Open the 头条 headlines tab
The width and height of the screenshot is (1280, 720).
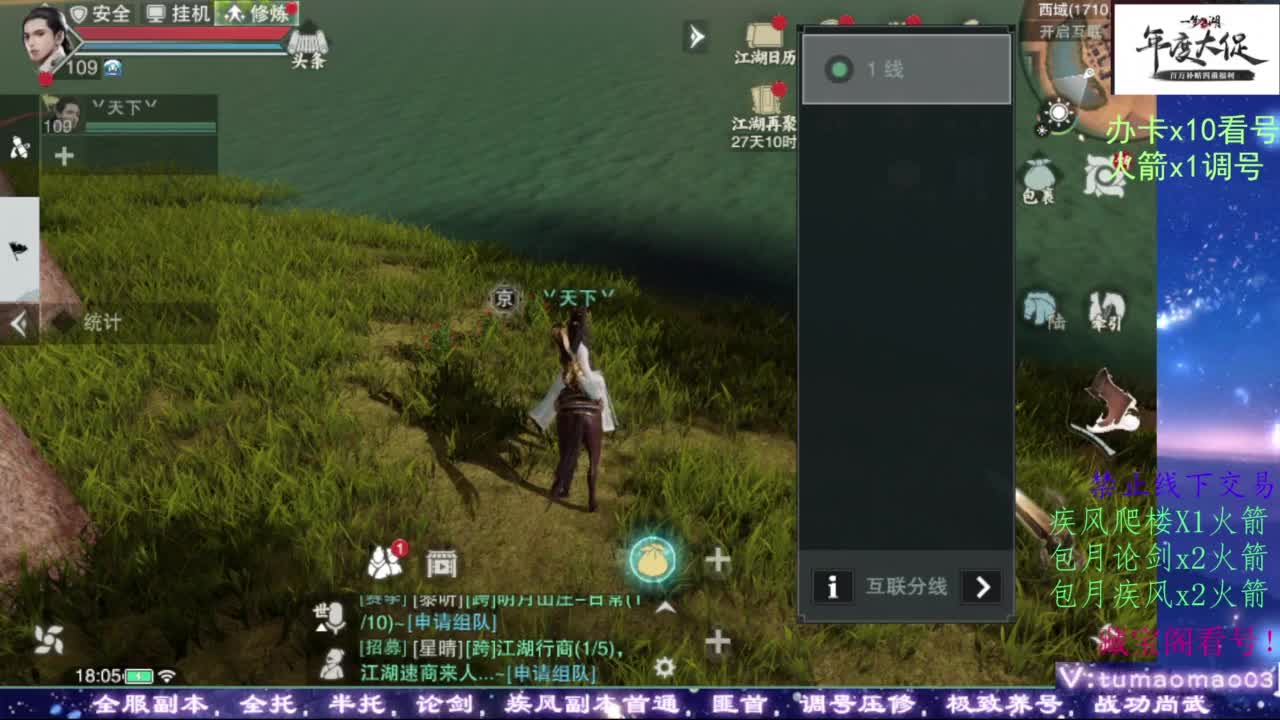click(309, 47)
